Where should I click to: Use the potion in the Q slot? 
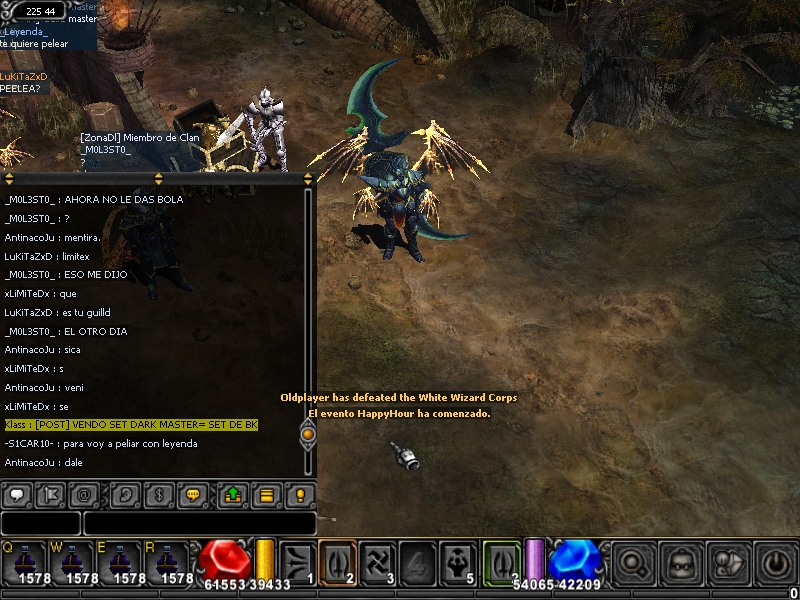pos(24,560)
